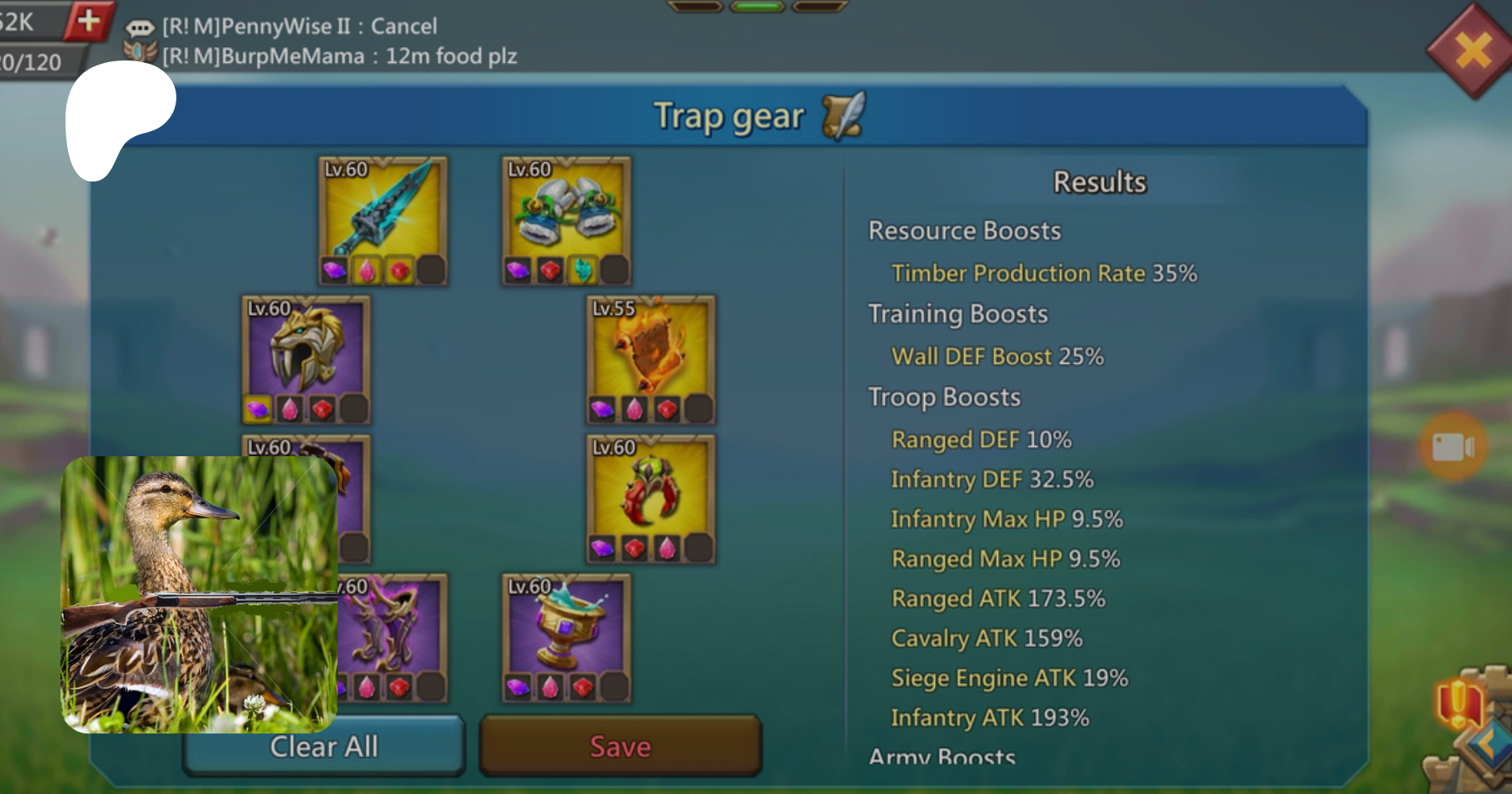
Task: Start recording with orange camera button
Action: [x=1453, y=446]
